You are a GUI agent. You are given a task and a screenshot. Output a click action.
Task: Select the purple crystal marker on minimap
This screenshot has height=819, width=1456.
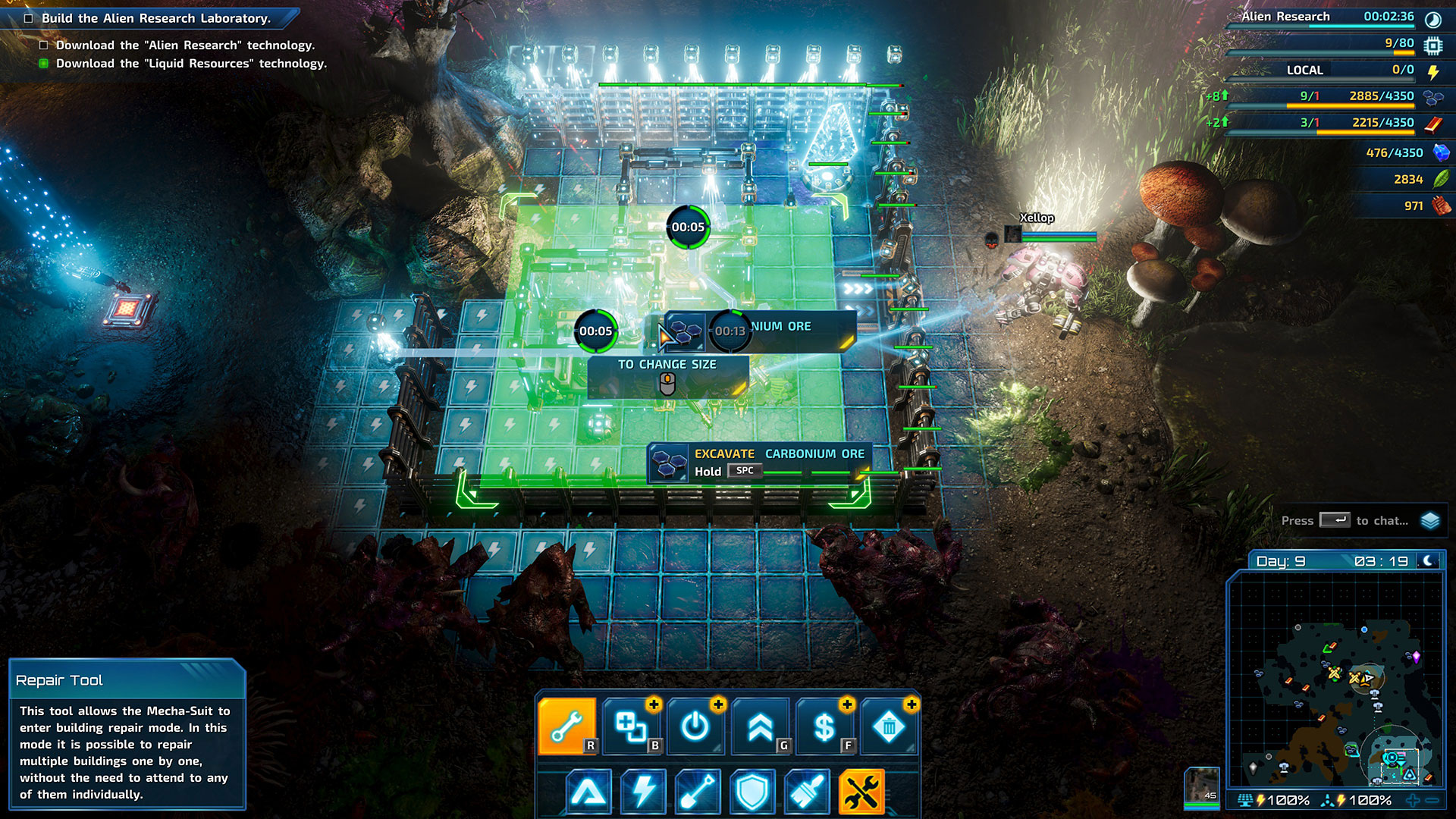(x=1416, y=656)
